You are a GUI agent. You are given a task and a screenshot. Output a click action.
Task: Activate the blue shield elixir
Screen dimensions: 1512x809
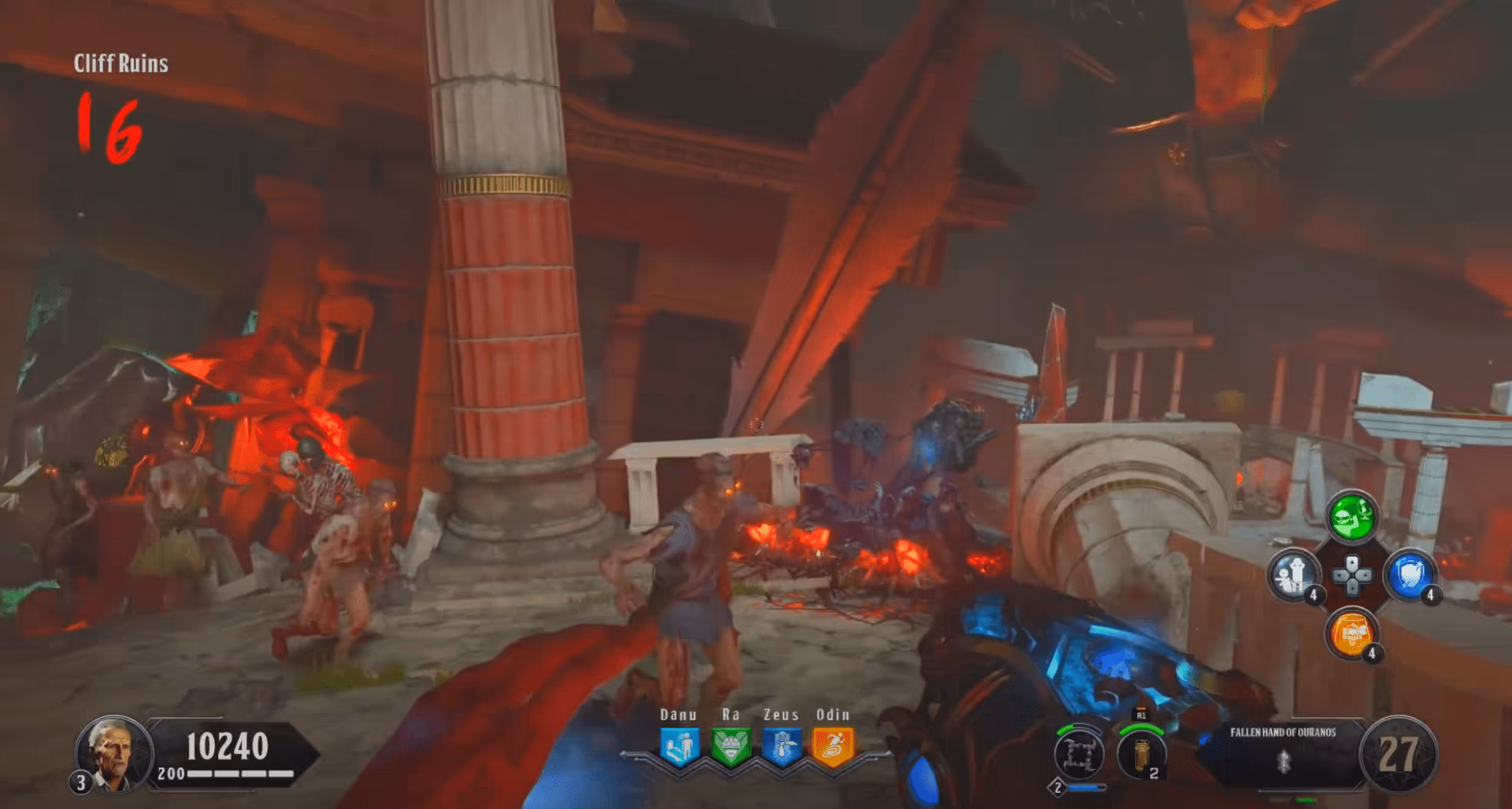pyautogui.click(x=1409, y=575)
